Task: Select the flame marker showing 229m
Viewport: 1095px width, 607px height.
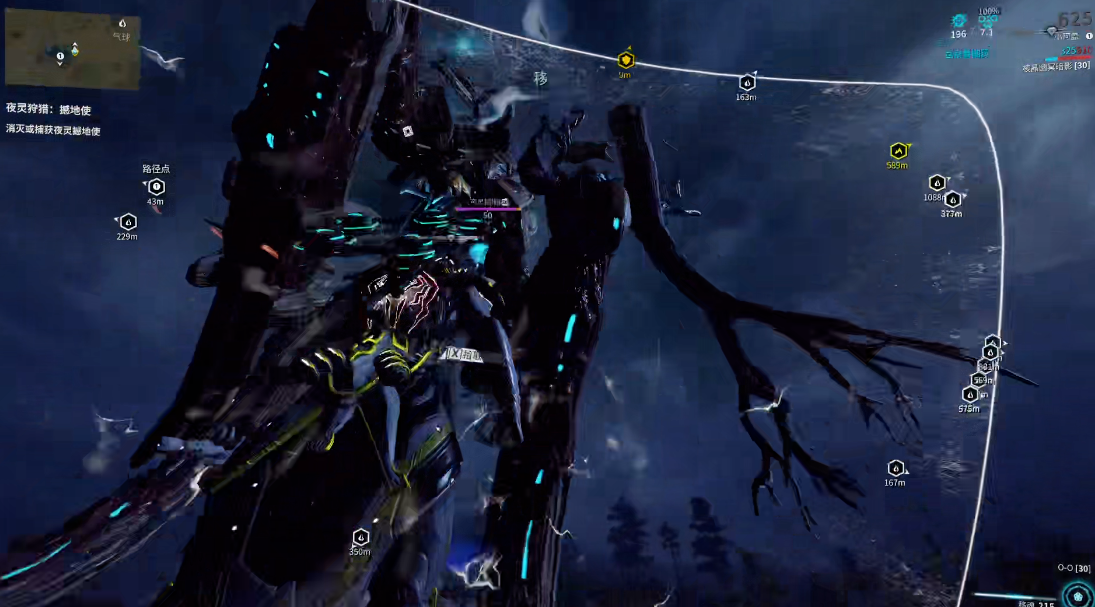Action: click(127, 221)
